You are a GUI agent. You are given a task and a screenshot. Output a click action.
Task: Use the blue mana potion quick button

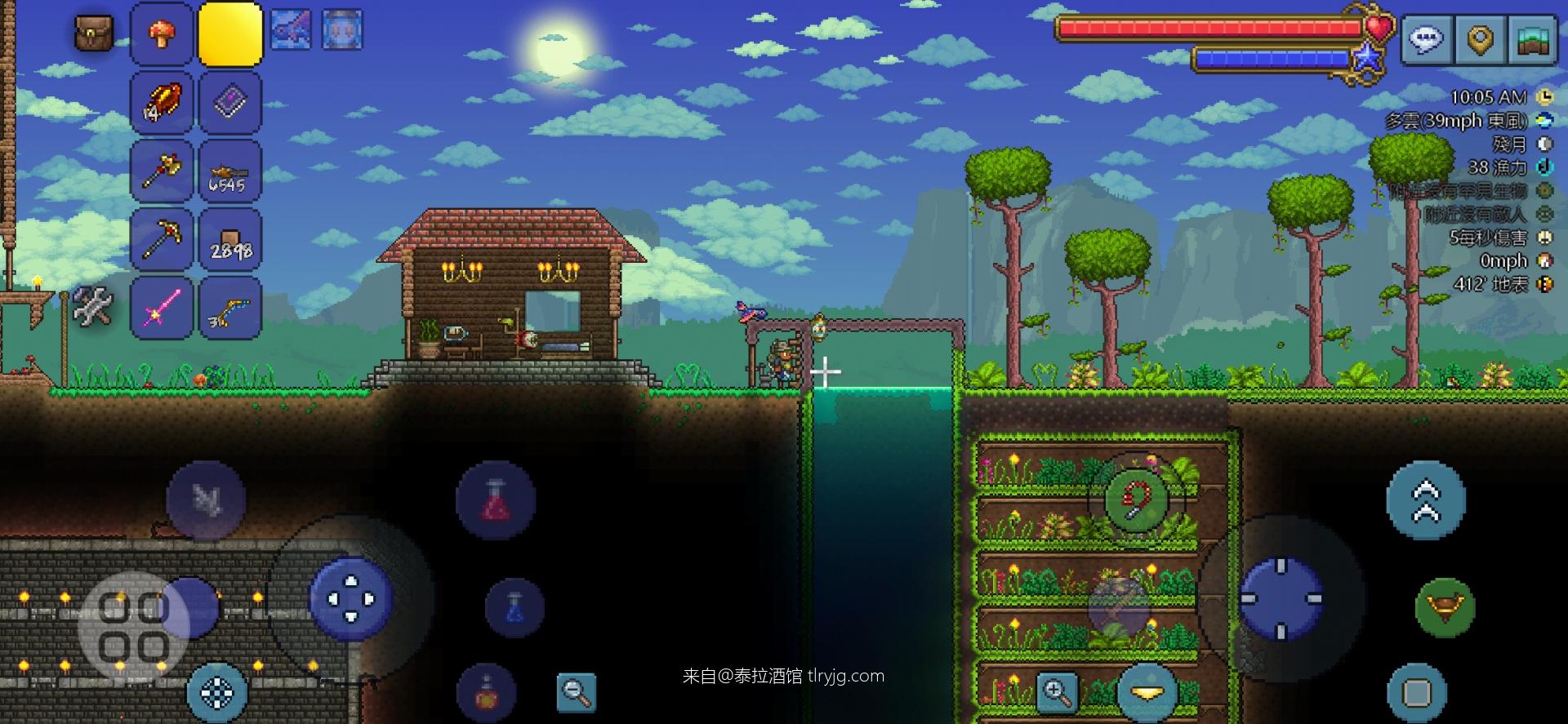(x=514, y=608)
